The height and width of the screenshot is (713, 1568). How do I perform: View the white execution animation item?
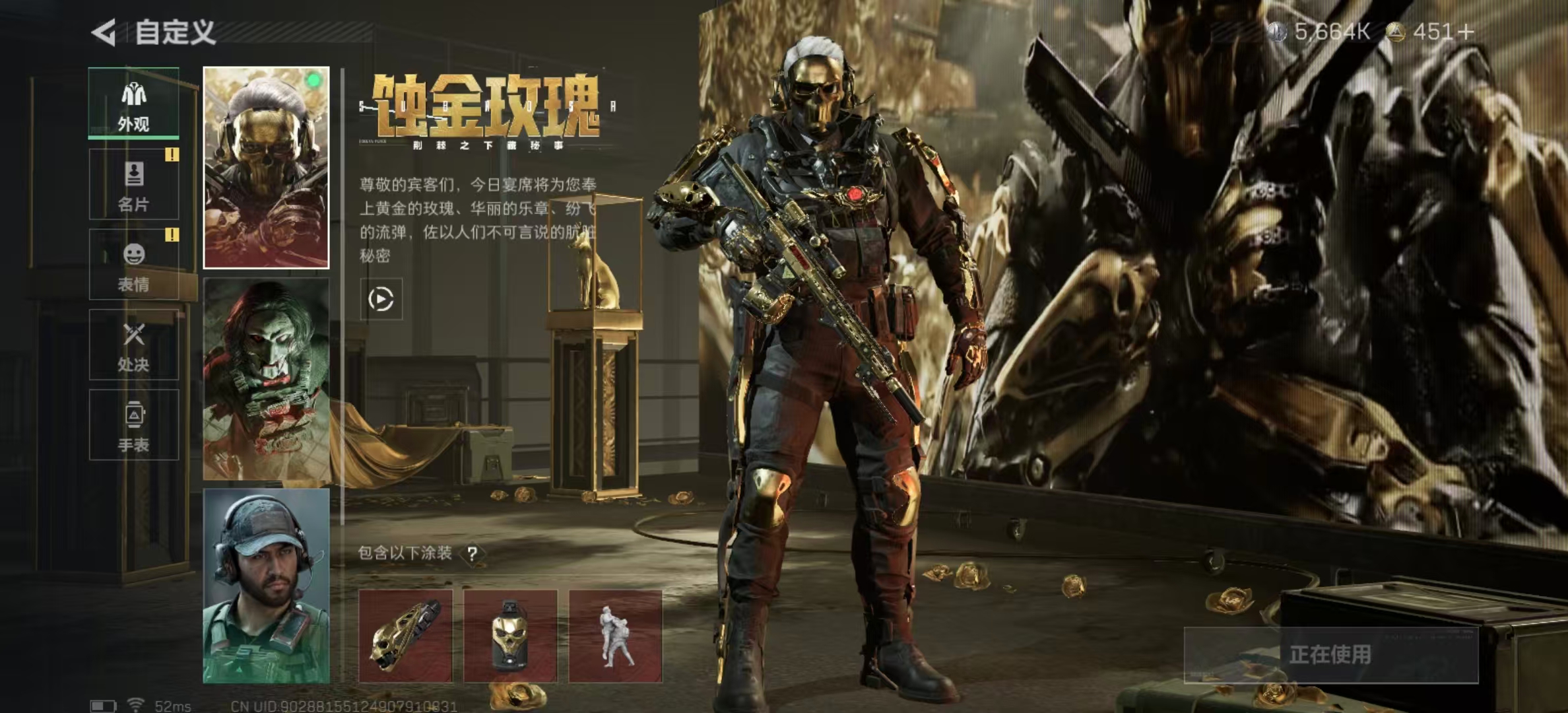tap(615, 636)
